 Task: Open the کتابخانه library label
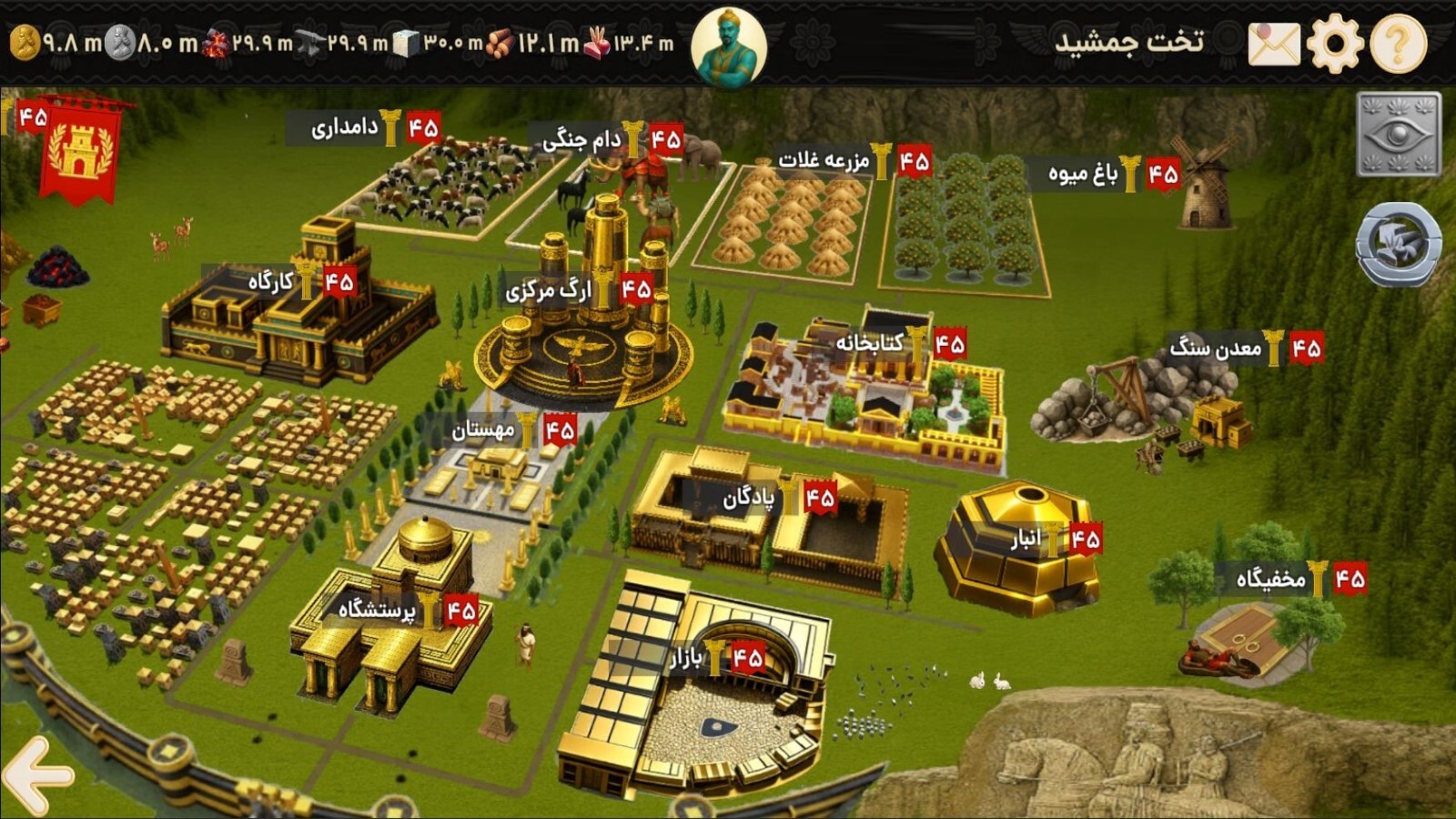(870, 343)
